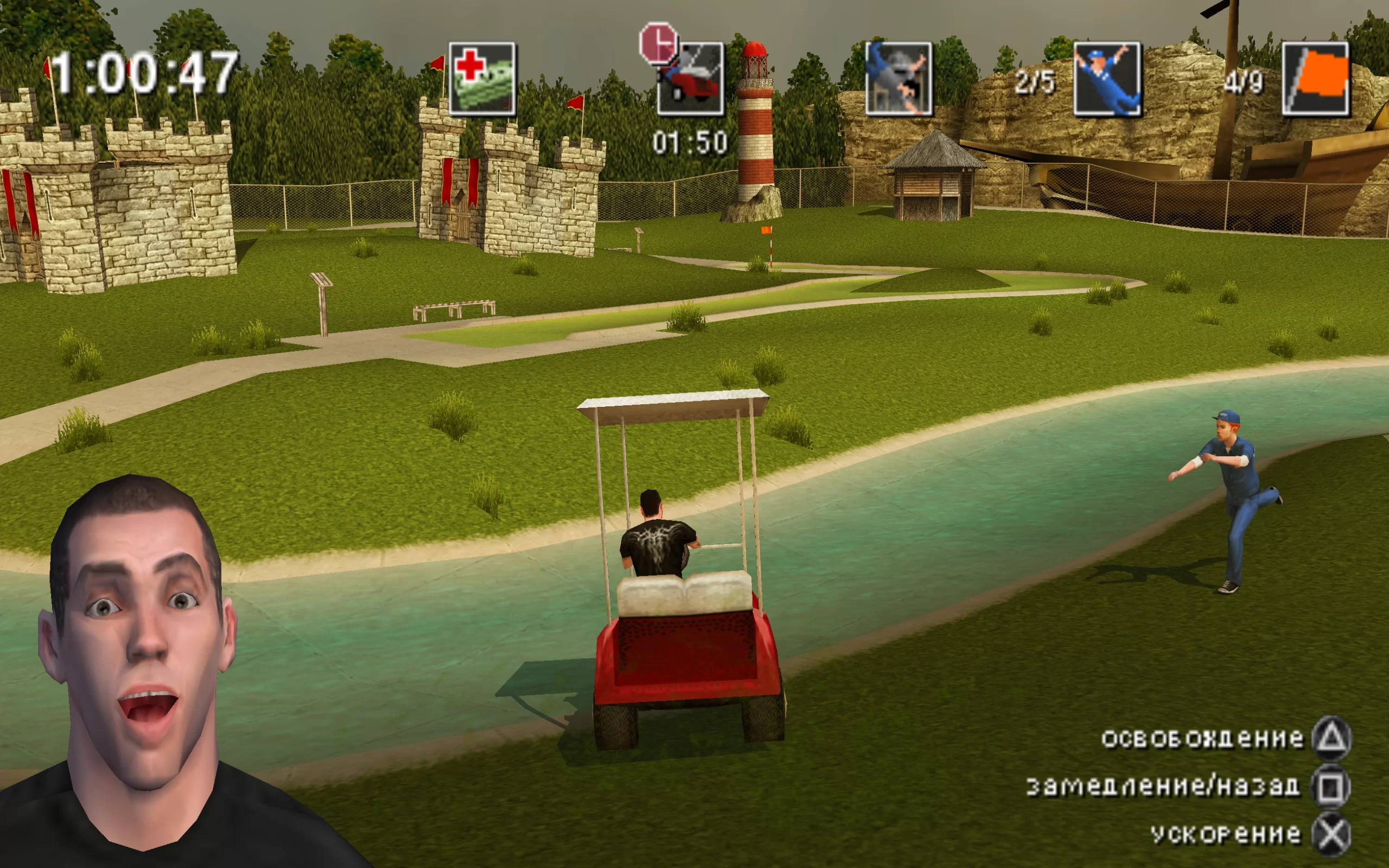This screenshot has height=868, width=1389.
Task: Open the blue-uniformed worker objective icon
Action: (1107, 79)
